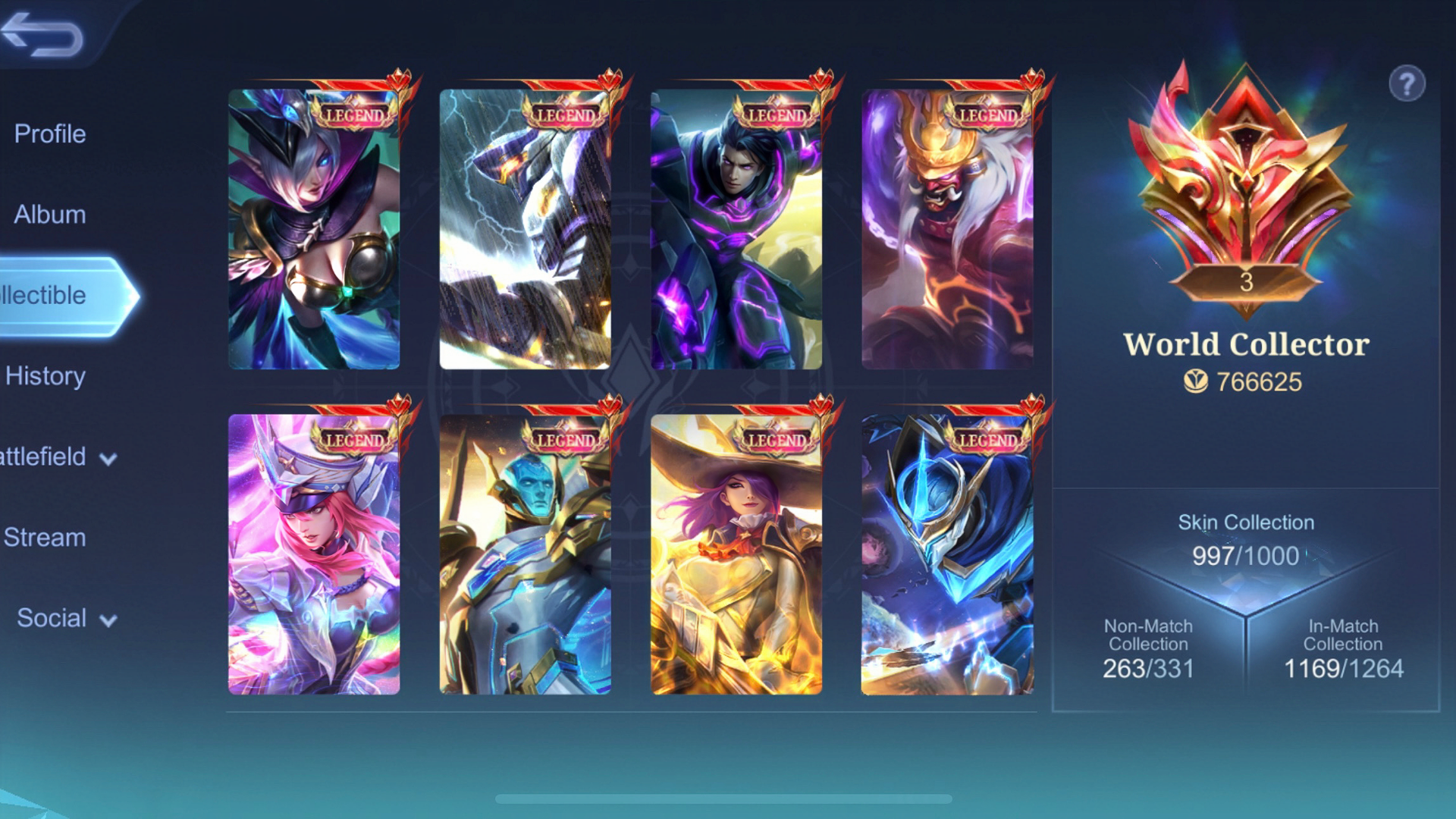The height and width of the screenshot is (819, 1456).
Task: Open the Skin Collection 997/1000 panel
Action: click(1244, 540)
